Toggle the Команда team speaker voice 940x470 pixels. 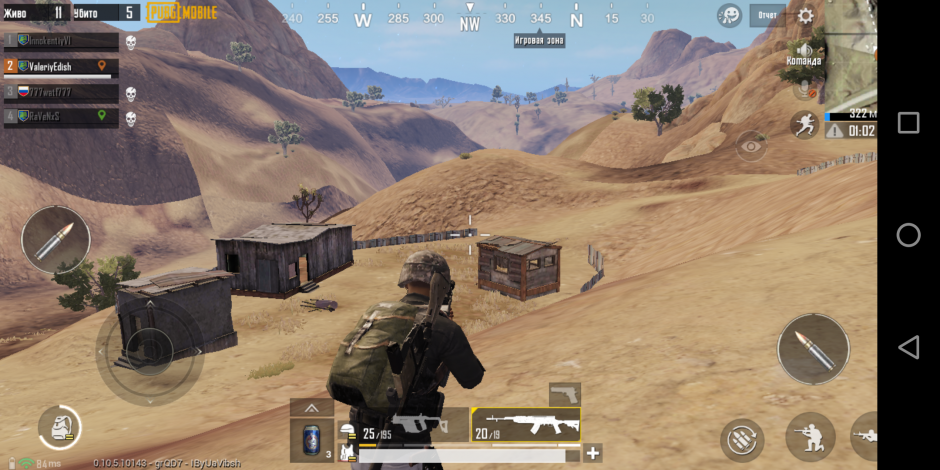803,52
